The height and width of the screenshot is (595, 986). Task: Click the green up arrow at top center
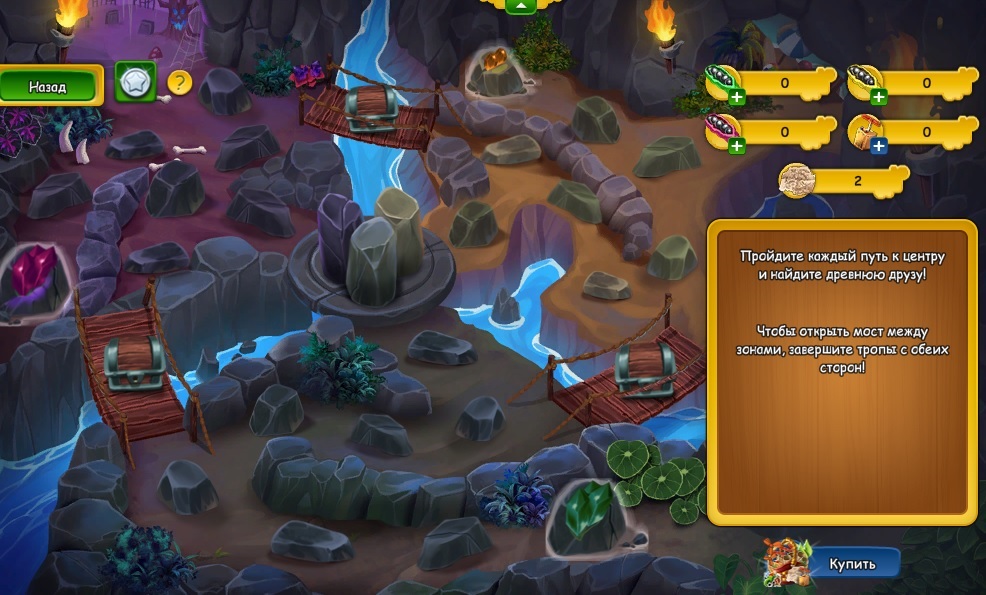pos(520,6)
